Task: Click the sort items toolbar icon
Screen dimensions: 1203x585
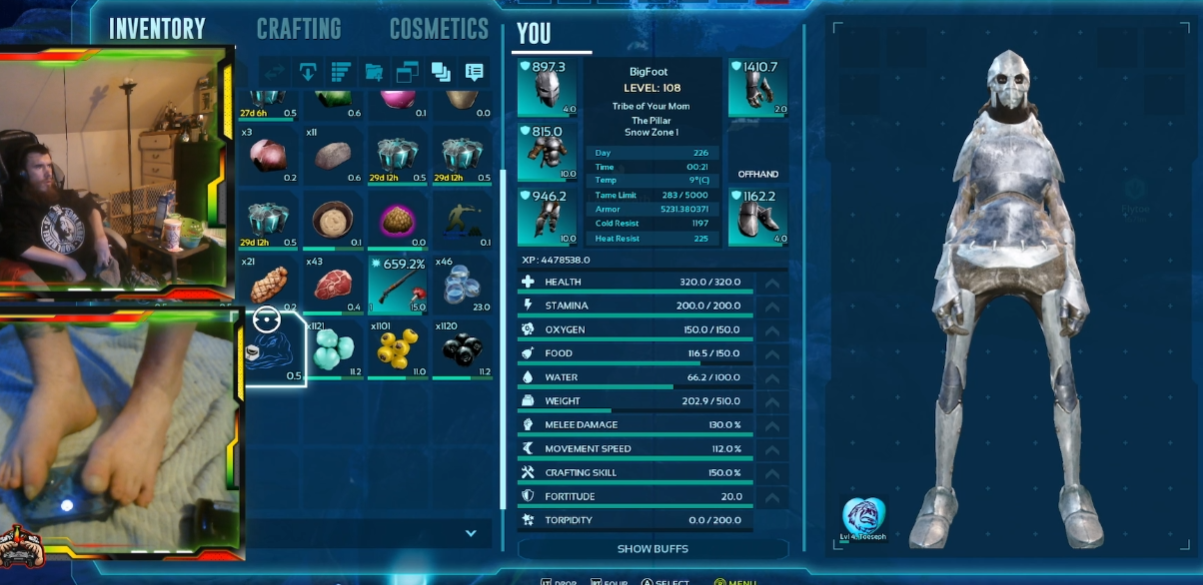Action: (x=341, y=72)
